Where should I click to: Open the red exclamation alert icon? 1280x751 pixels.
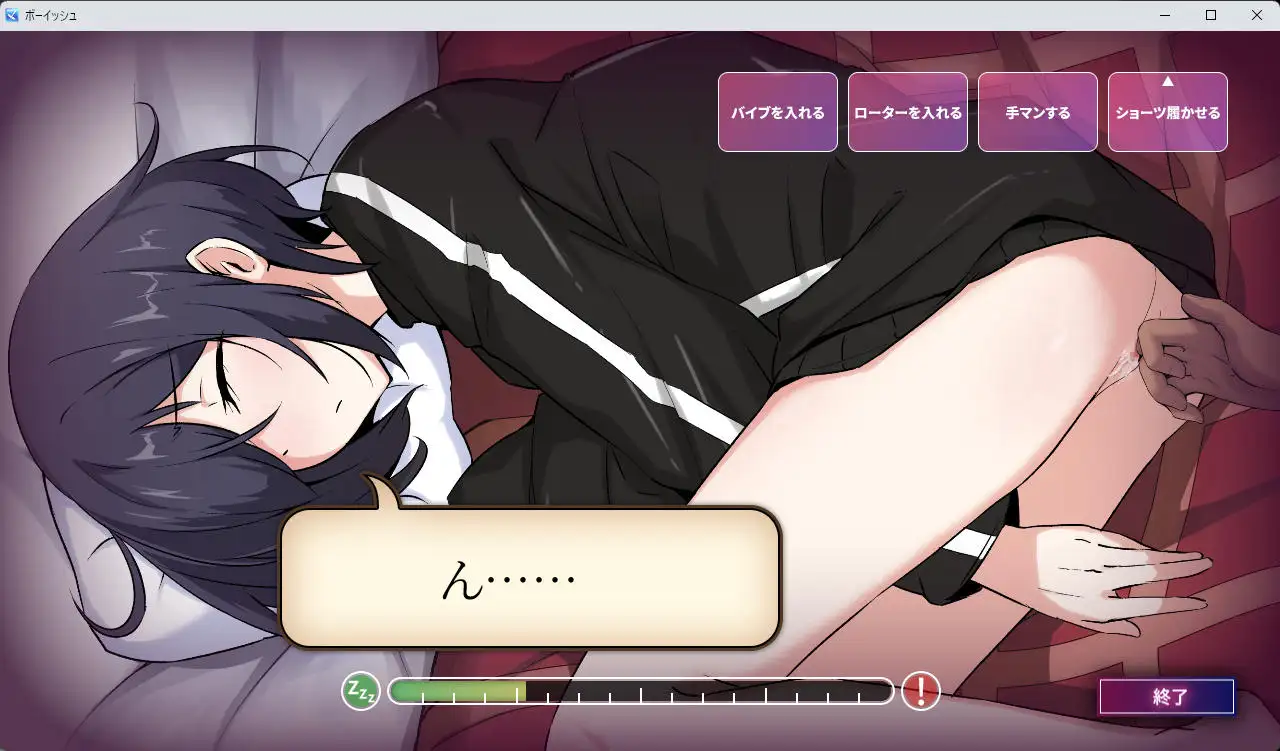919,690
